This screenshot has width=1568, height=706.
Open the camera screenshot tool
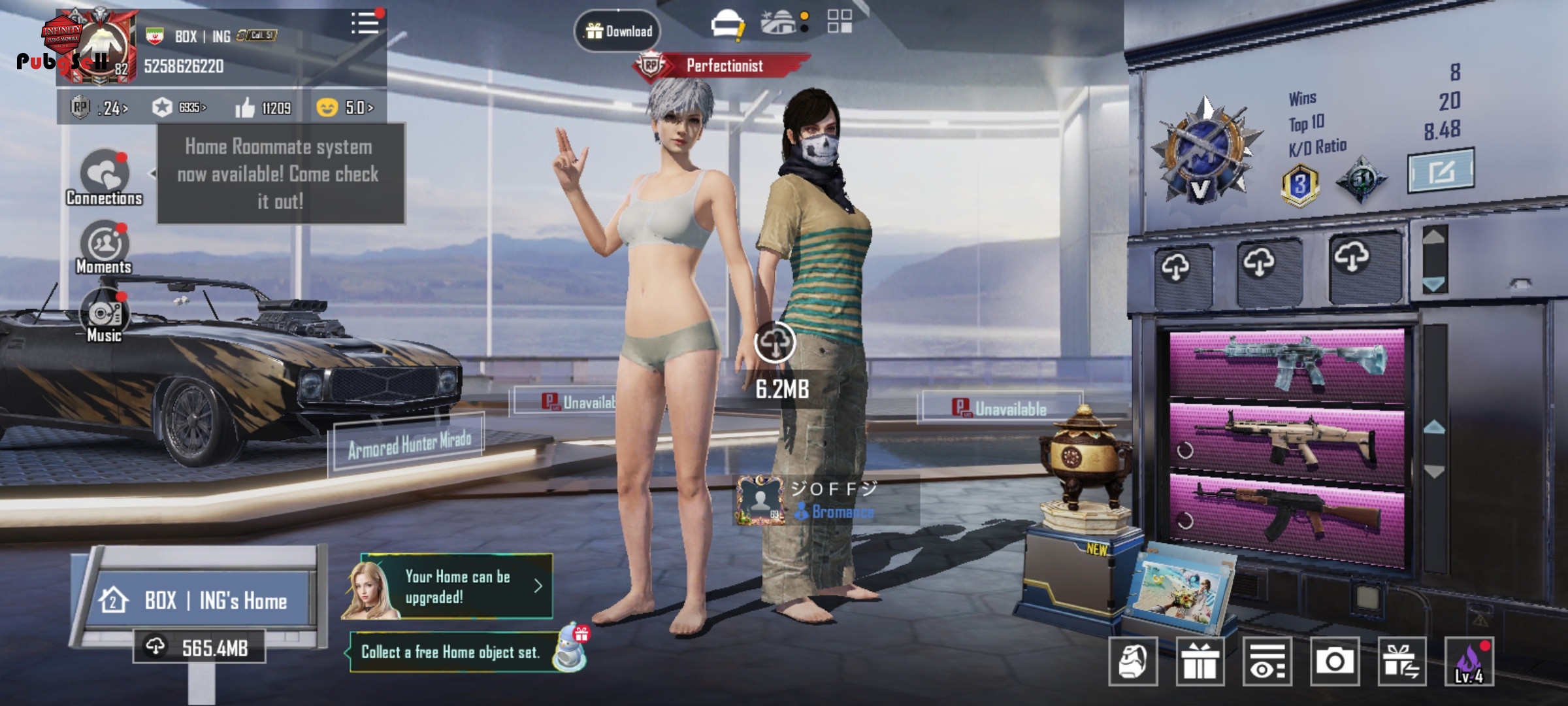1334,662
